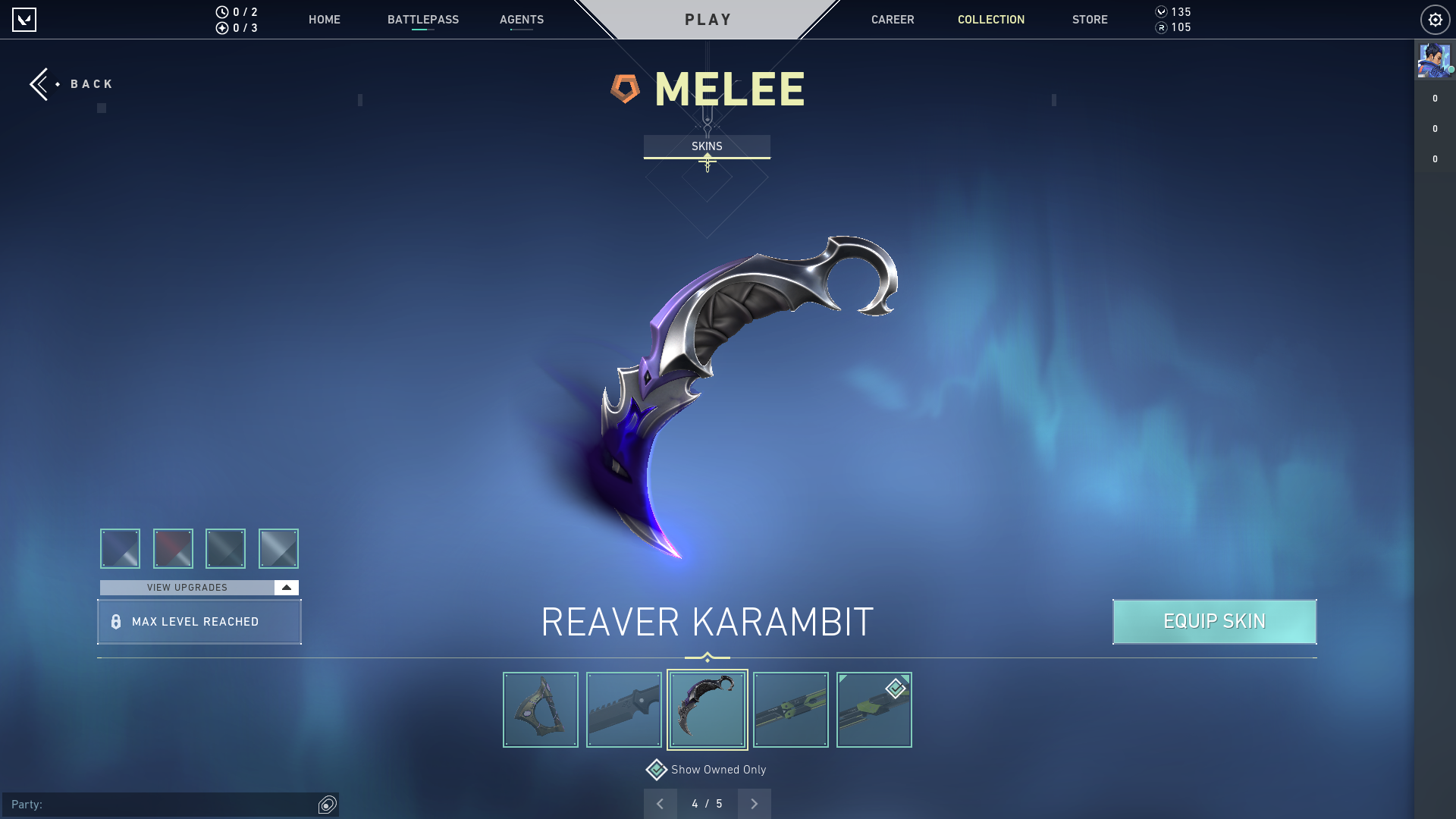Switch to the CAREER tab
Viewport: 1456px width, 819px height.
coord(893,20)
